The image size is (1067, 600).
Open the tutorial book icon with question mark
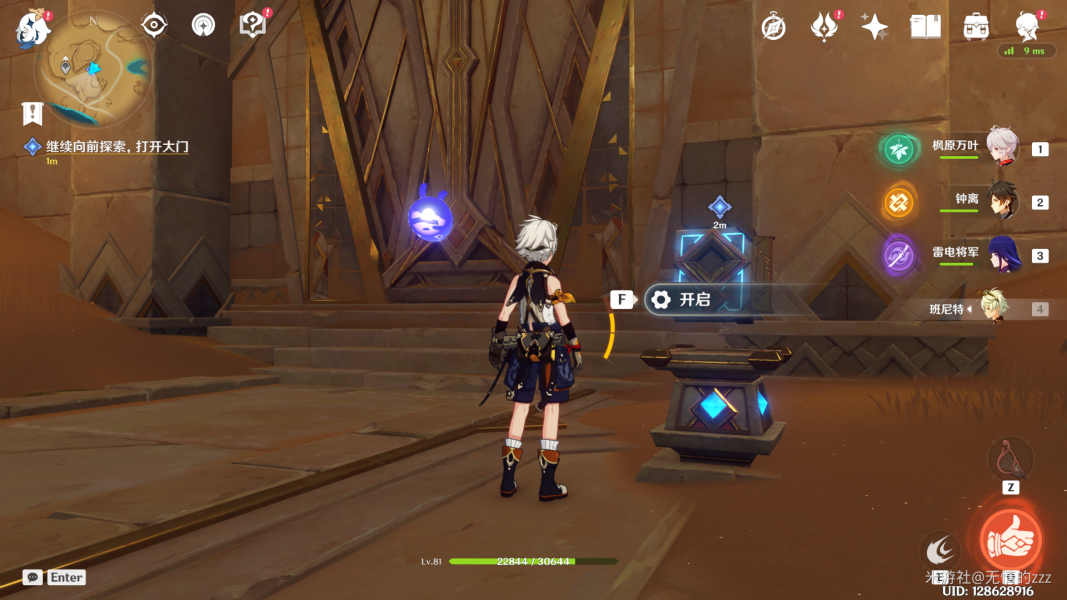[x=253, y=25]
